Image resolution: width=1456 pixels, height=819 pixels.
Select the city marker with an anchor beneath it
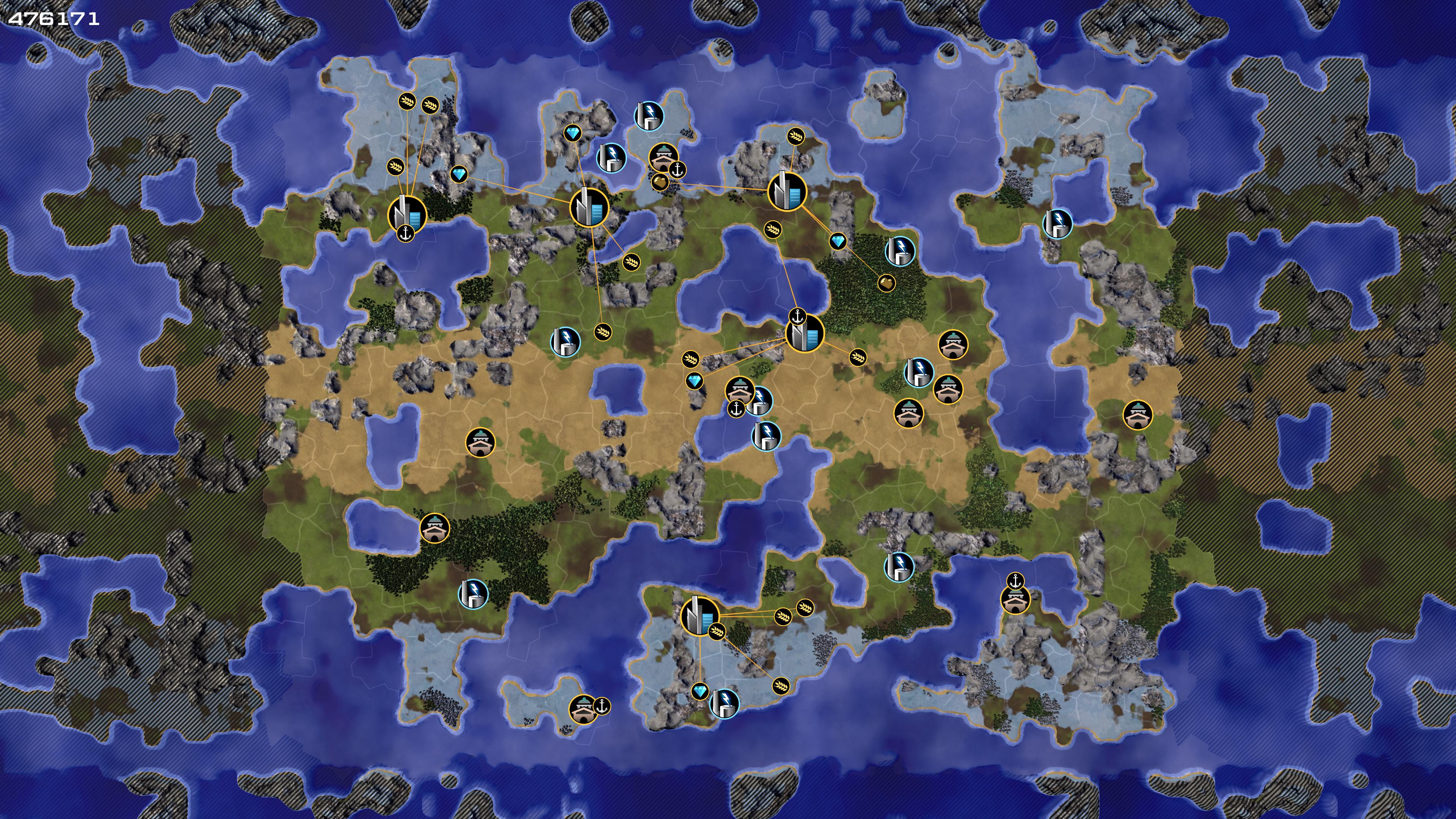pos(407,213)
